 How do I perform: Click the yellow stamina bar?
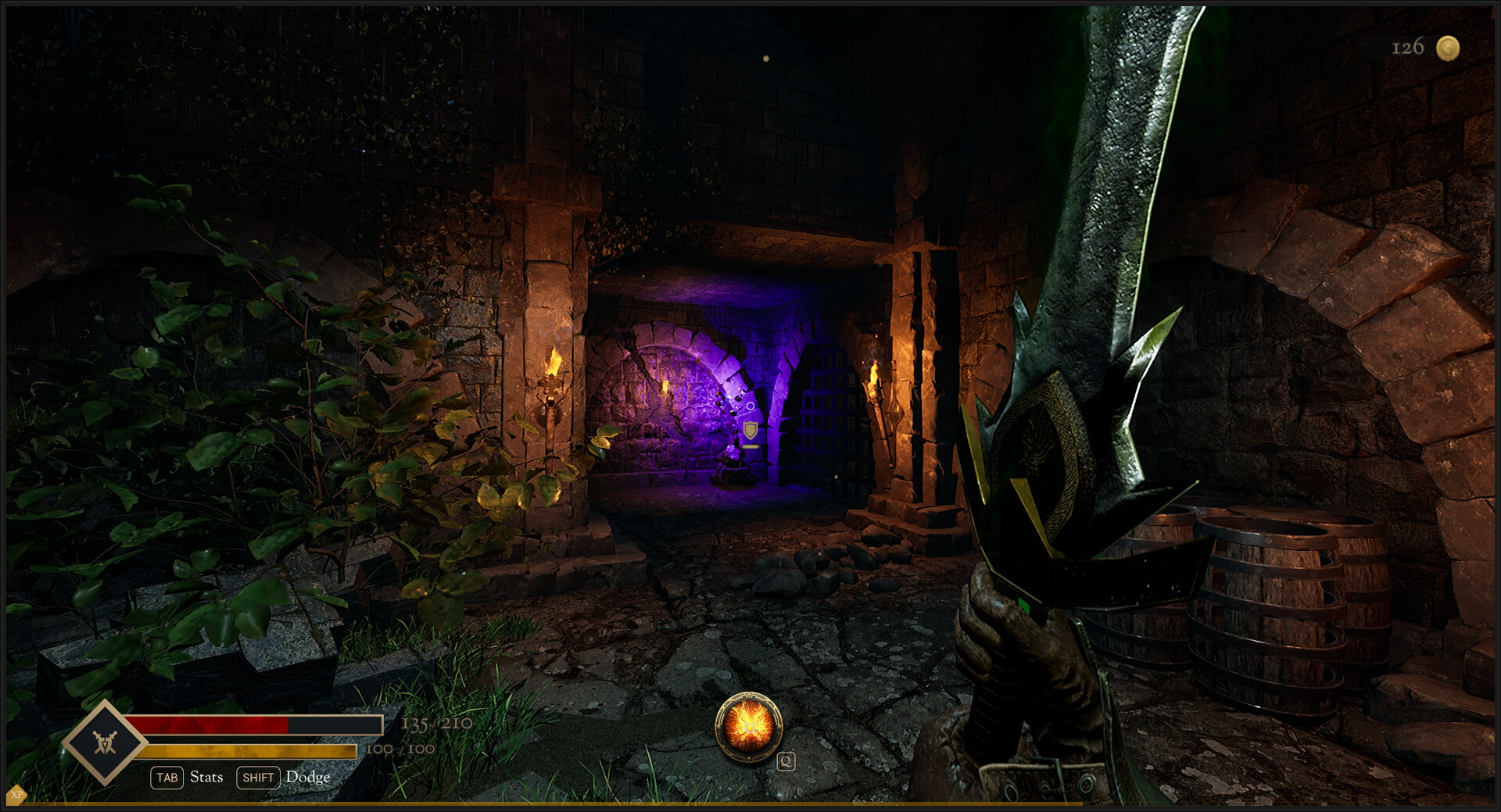pyautogui.click(x=235, y=751)
